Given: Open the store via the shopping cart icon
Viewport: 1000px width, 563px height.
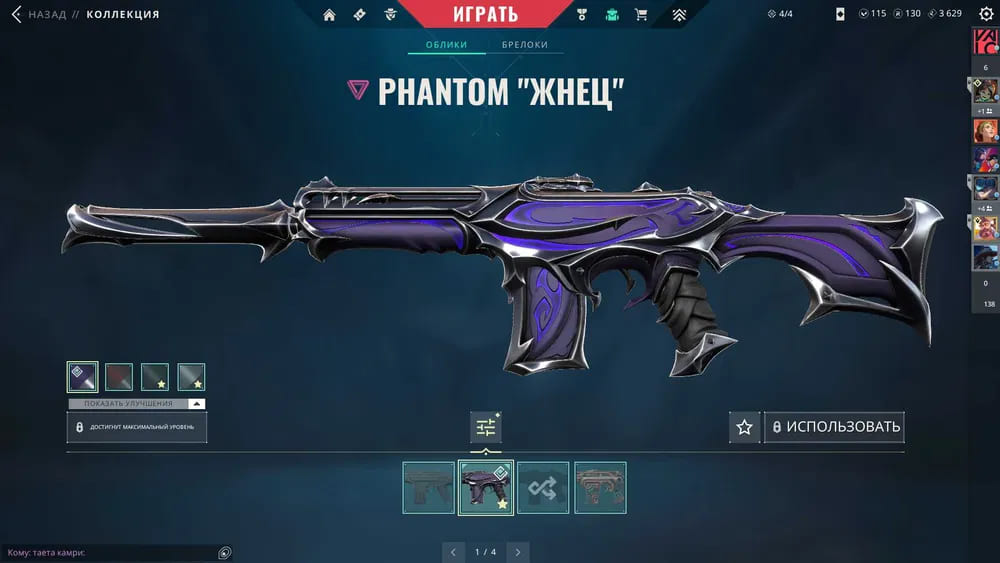Looking at the screenshot, I should [641, 15].
